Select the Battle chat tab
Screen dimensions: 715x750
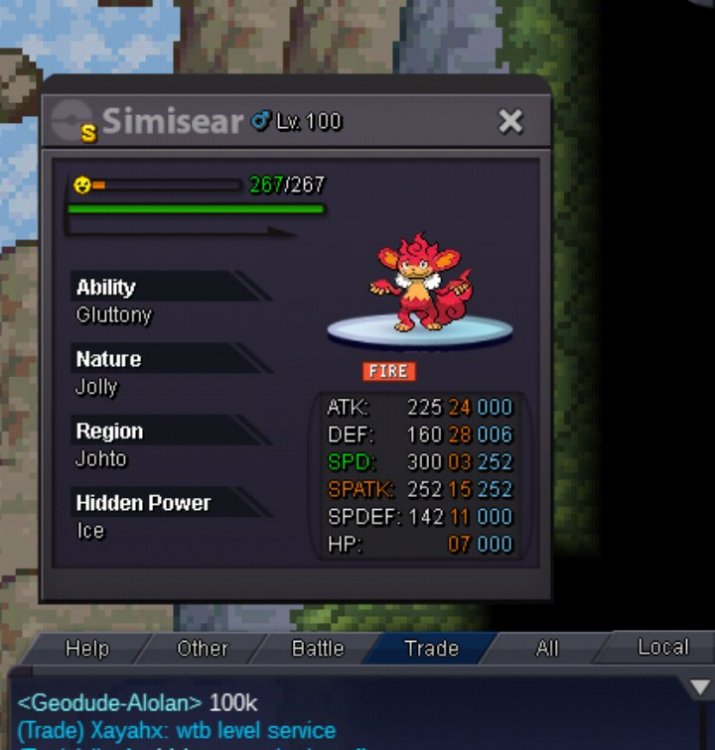(318, 648)
